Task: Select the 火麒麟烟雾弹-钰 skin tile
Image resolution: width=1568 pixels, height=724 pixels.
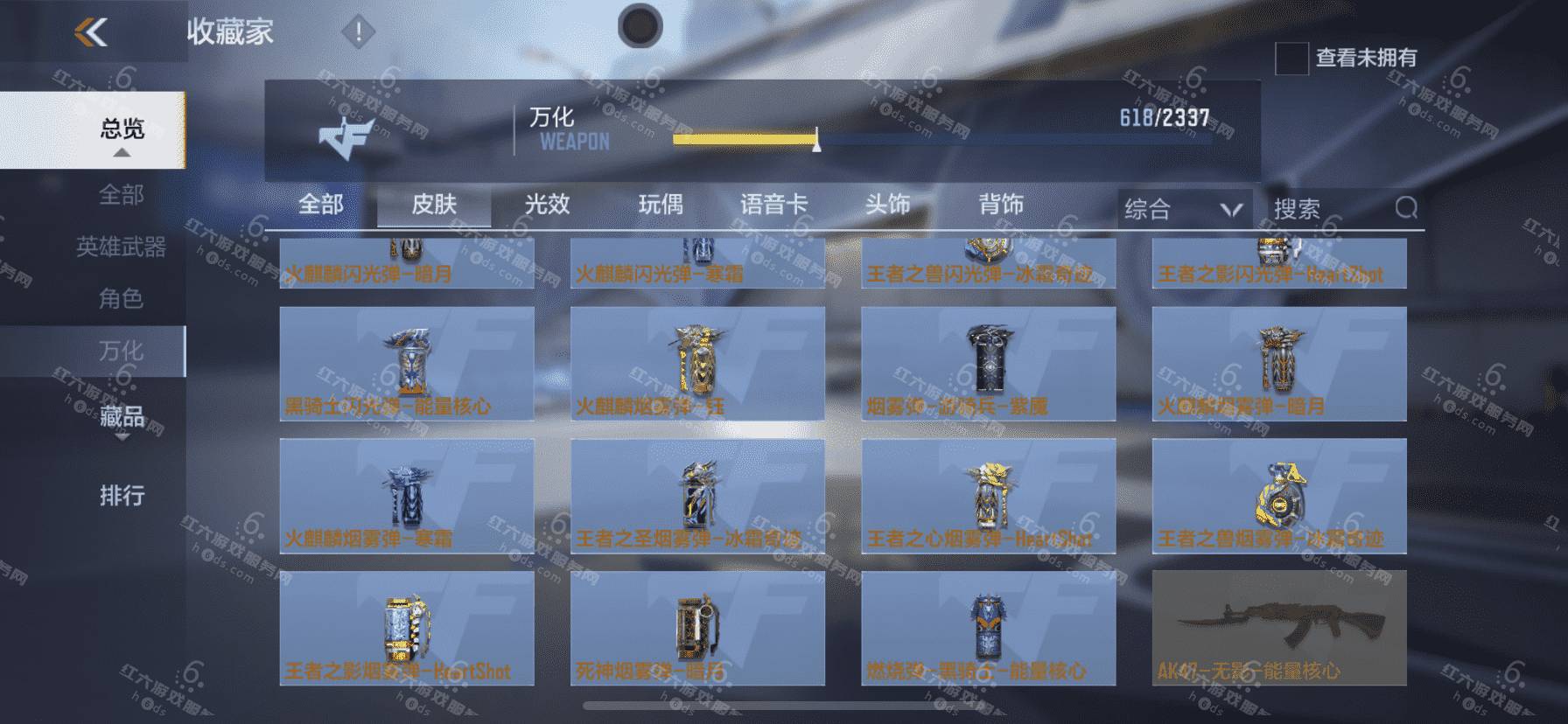Action: point(697,364)
